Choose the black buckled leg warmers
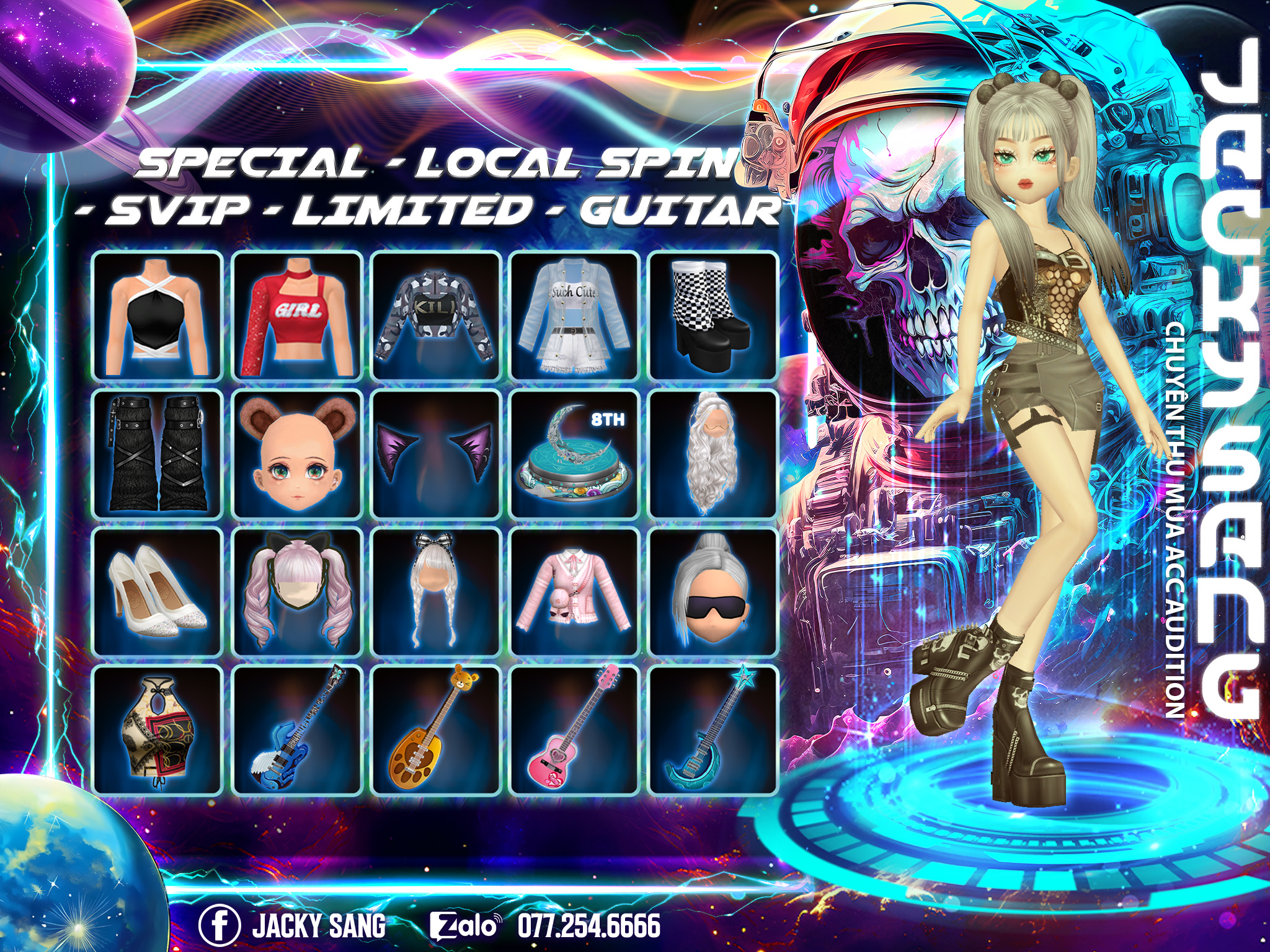1270x952 pixels. pos(158,454)
